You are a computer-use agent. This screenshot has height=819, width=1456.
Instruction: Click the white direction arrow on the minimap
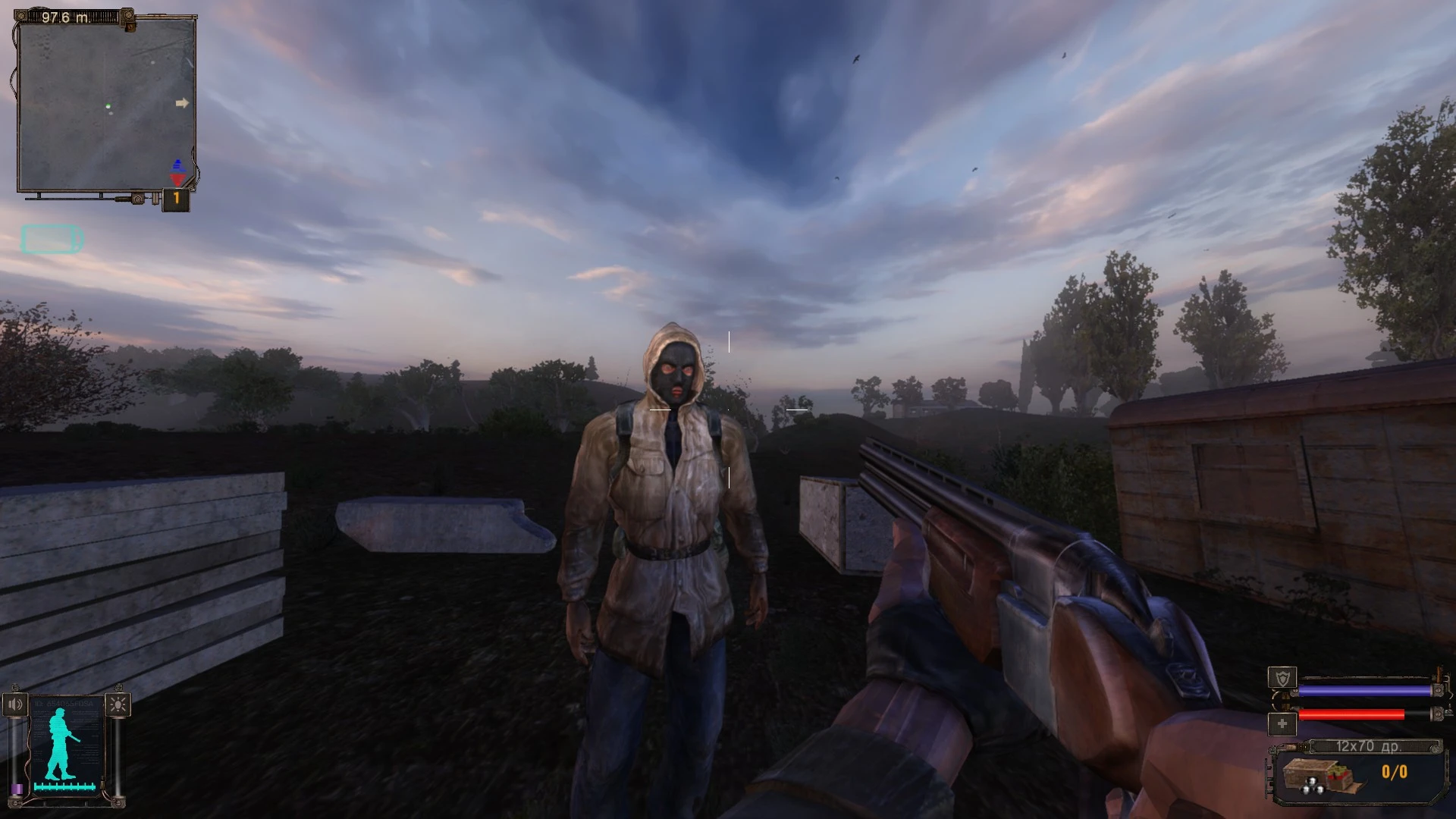(x=182, y=102)
